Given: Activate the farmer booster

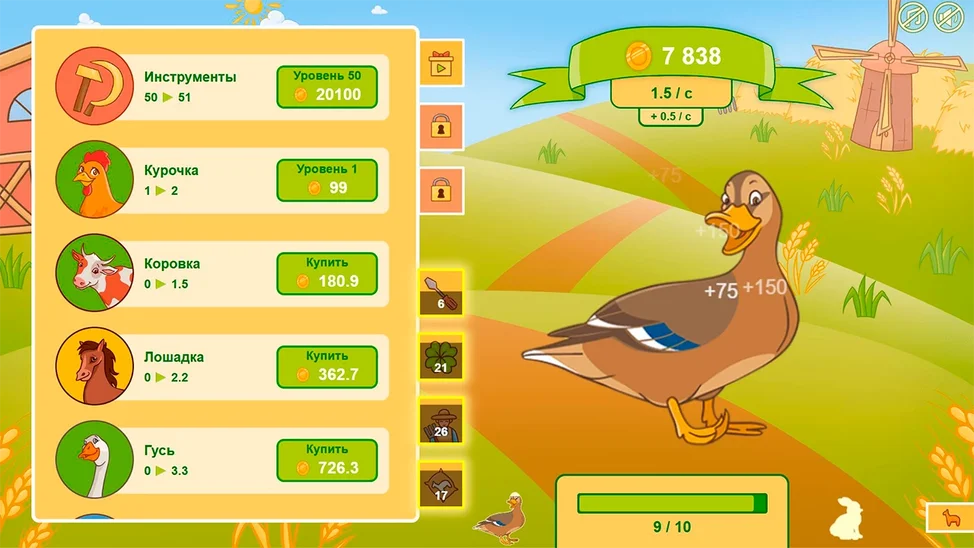Looking at the screenshot, I should pyautogui.click(x=440, y=421).
